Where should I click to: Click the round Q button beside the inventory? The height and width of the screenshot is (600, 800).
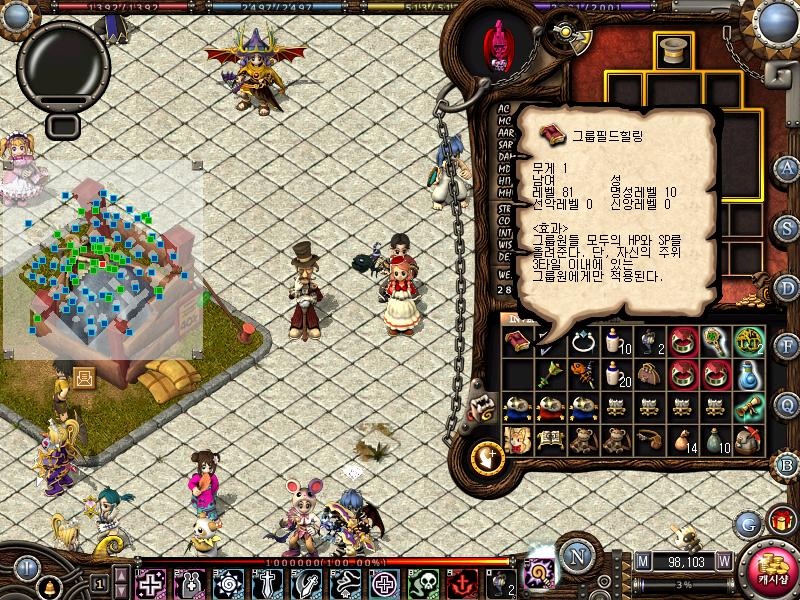tap(787, 405)
